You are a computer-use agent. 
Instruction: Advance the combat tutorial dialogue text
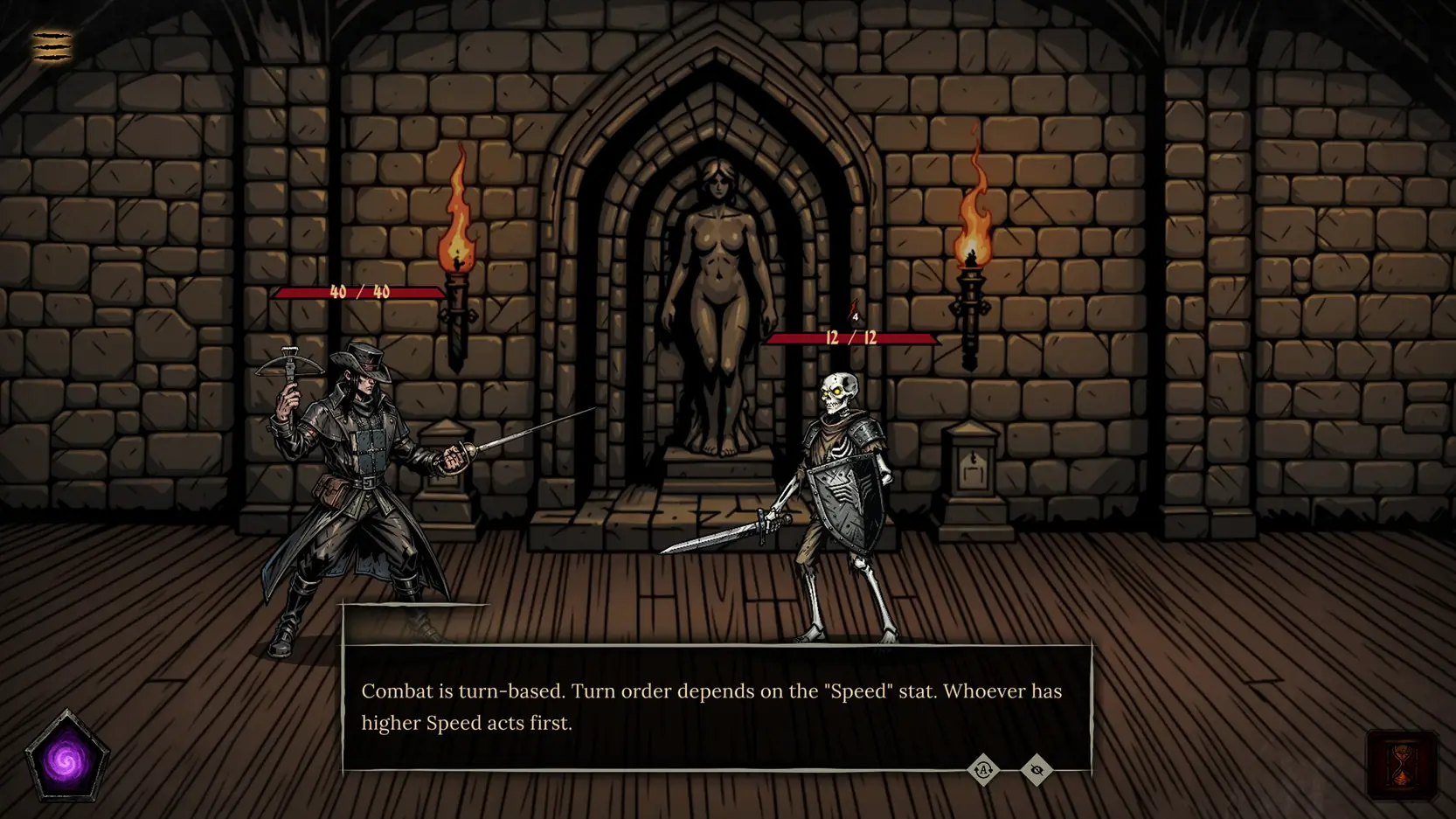click(716, 706)
